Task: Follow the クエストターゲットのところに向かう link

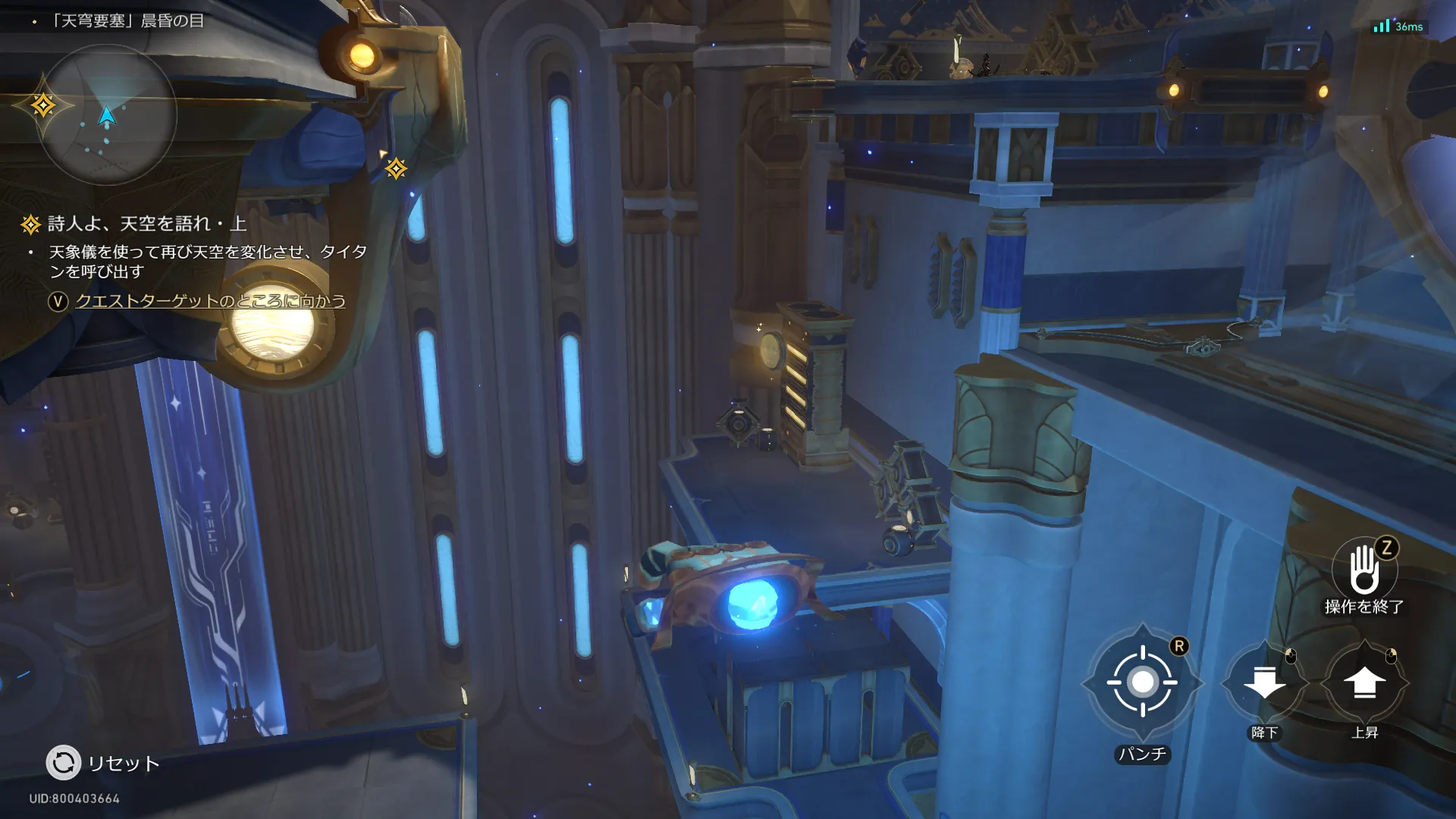Action: [x=210, y=301]
